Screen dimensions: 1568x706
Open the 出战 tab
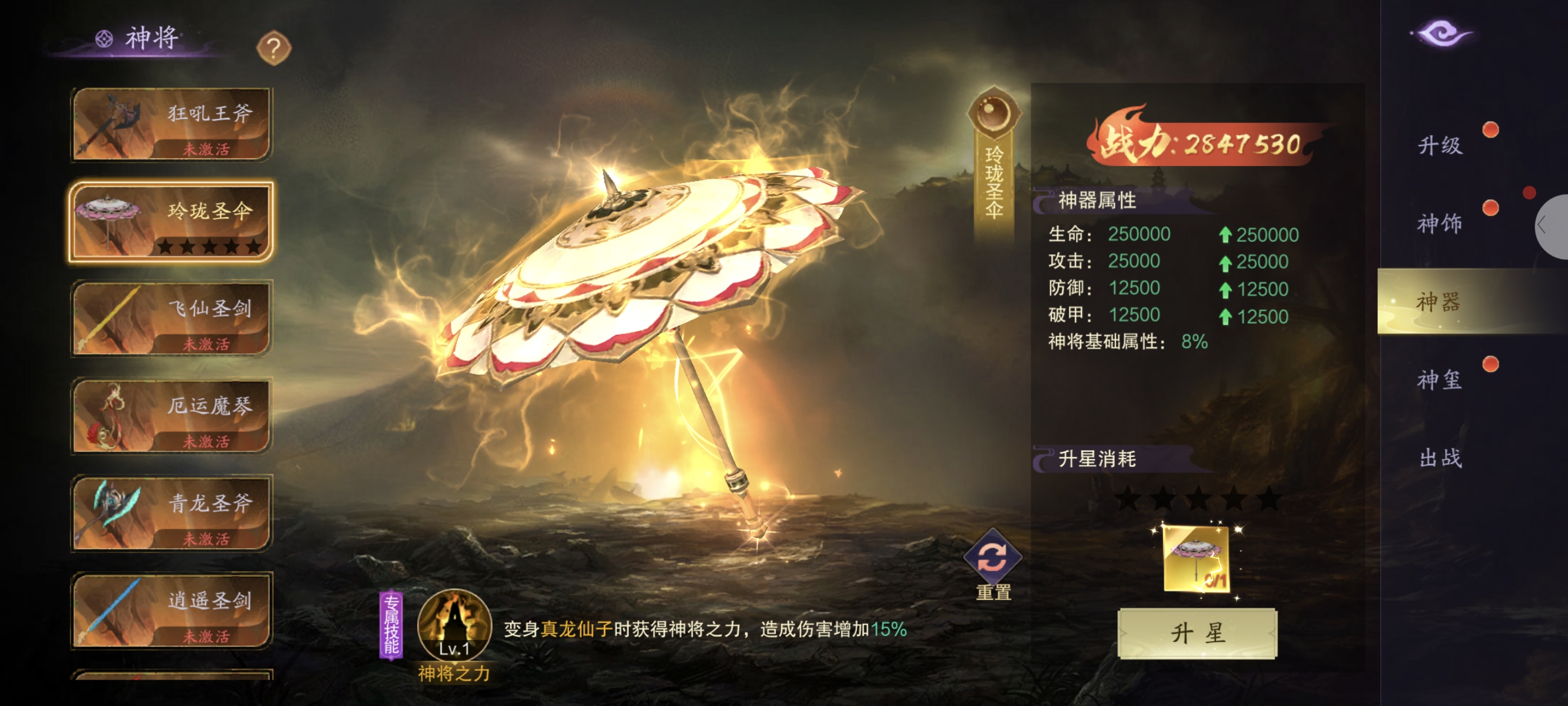pos(1441,458)
